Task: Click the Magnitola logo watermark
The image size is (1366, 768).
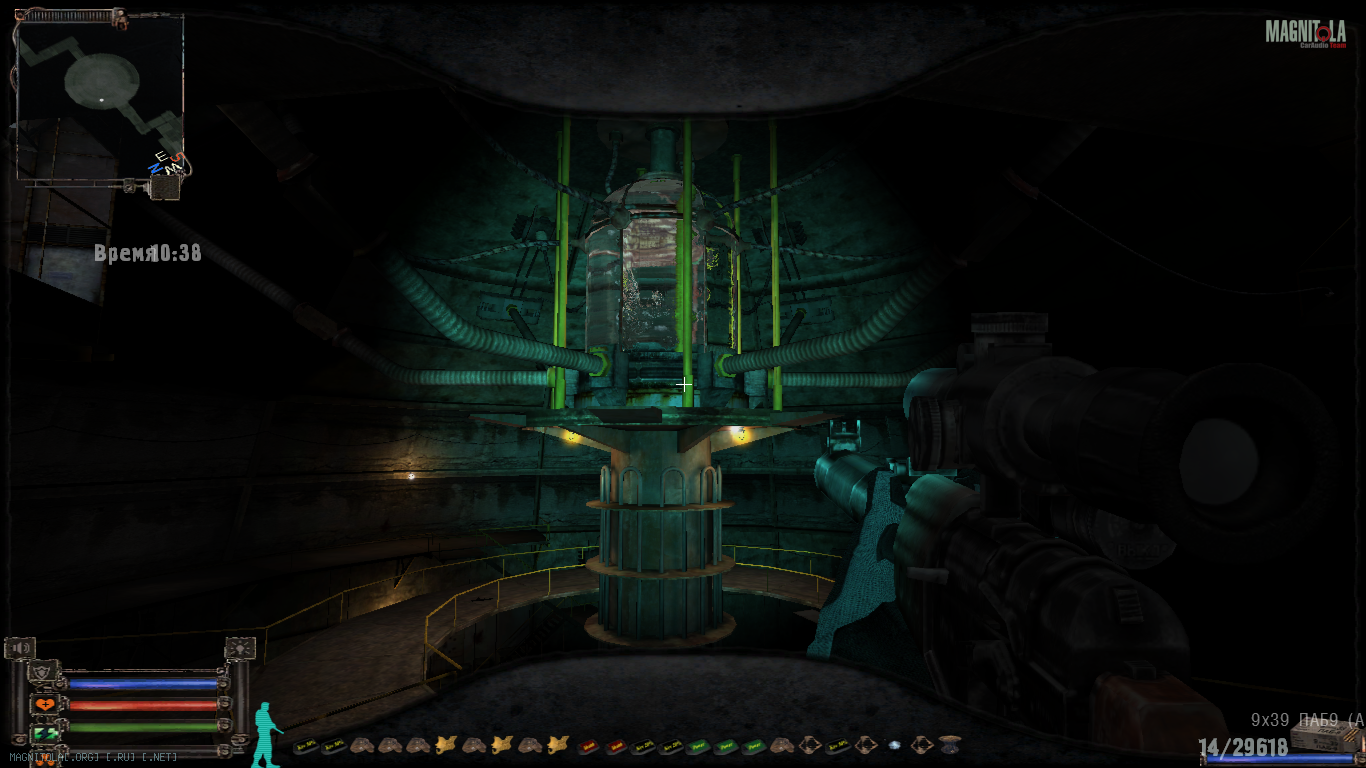Action: tap(1304, 33)
